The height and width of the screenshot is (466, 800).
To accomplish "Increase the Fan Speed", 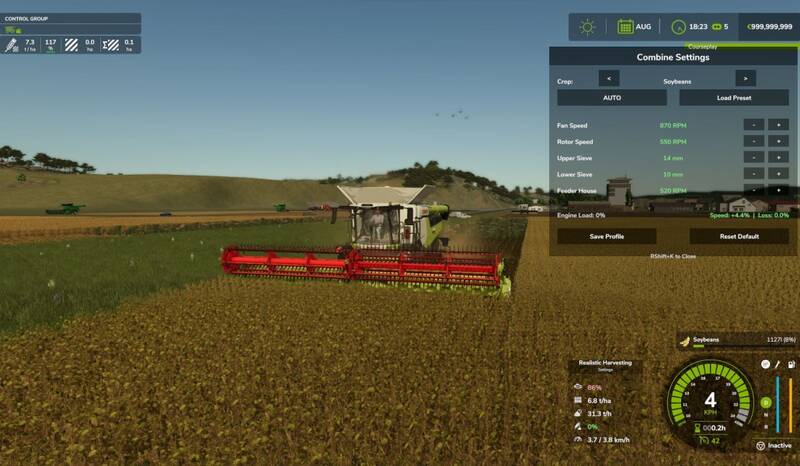I will pos(777,125).
